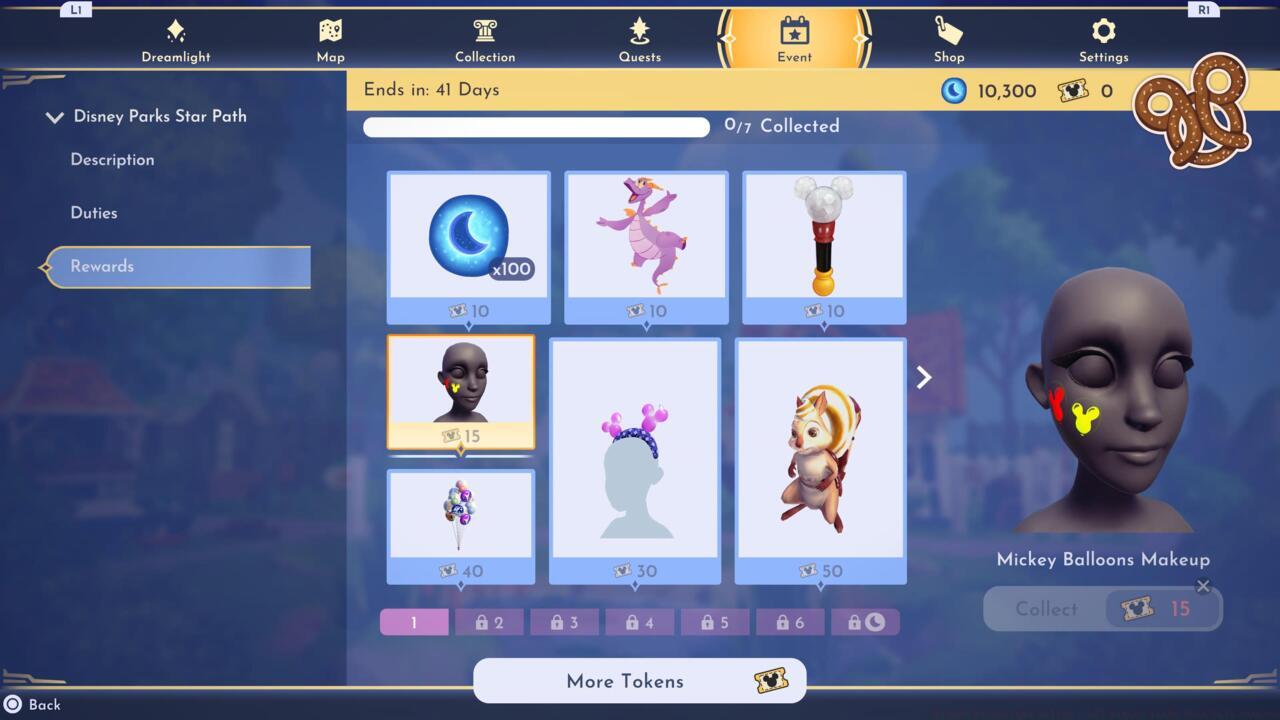Open the Shop
This screenshot has width=1280, height=720.
coord(948,38)
